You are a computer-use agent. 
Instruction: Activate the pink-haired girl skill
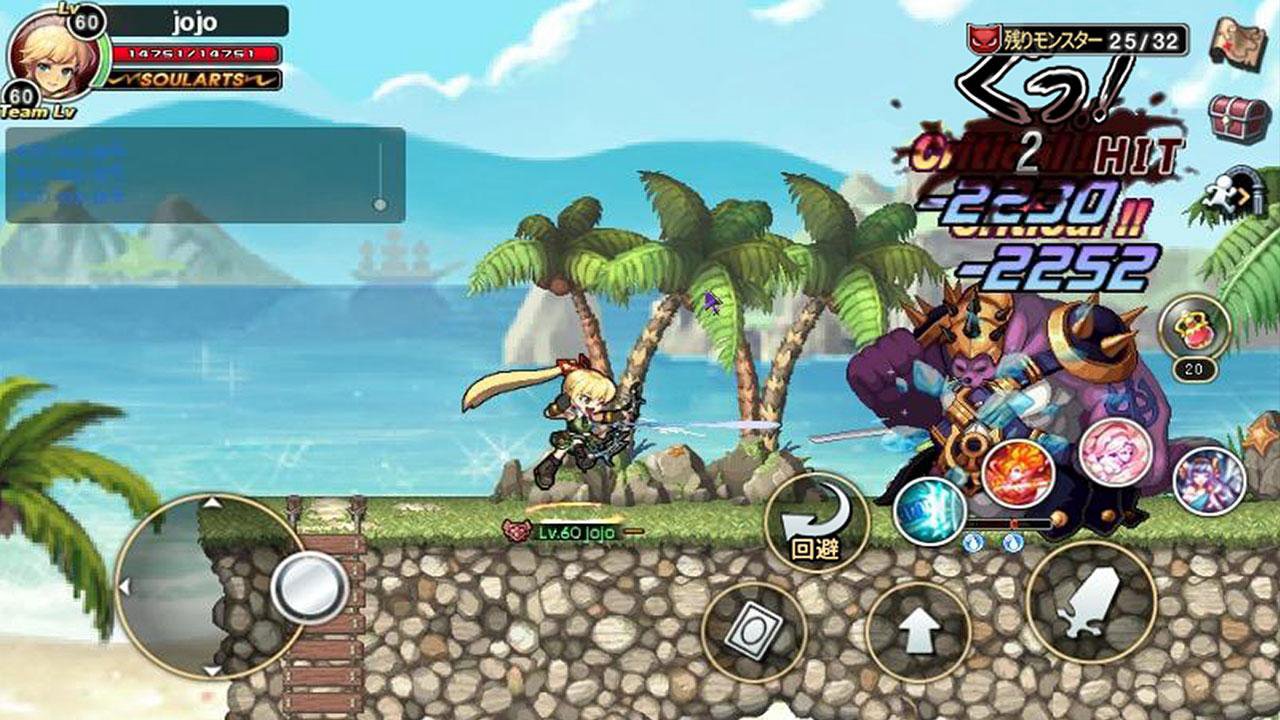[1116, 452]
